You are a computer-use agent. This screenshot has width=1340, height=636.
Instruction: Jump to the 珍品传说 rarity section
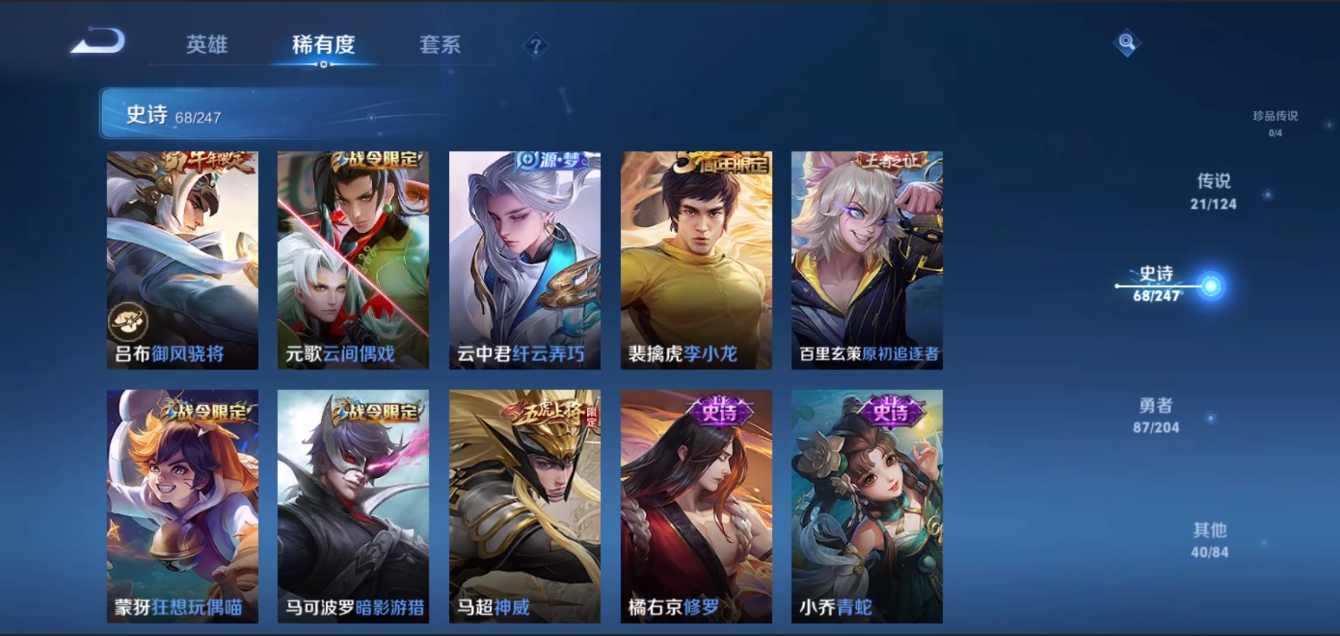(x=1275, y=121)
